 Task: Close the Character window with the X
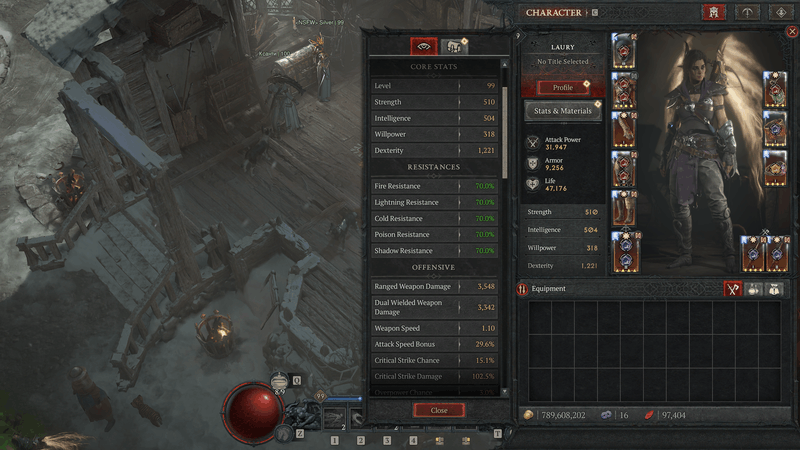tap(793, 32)
